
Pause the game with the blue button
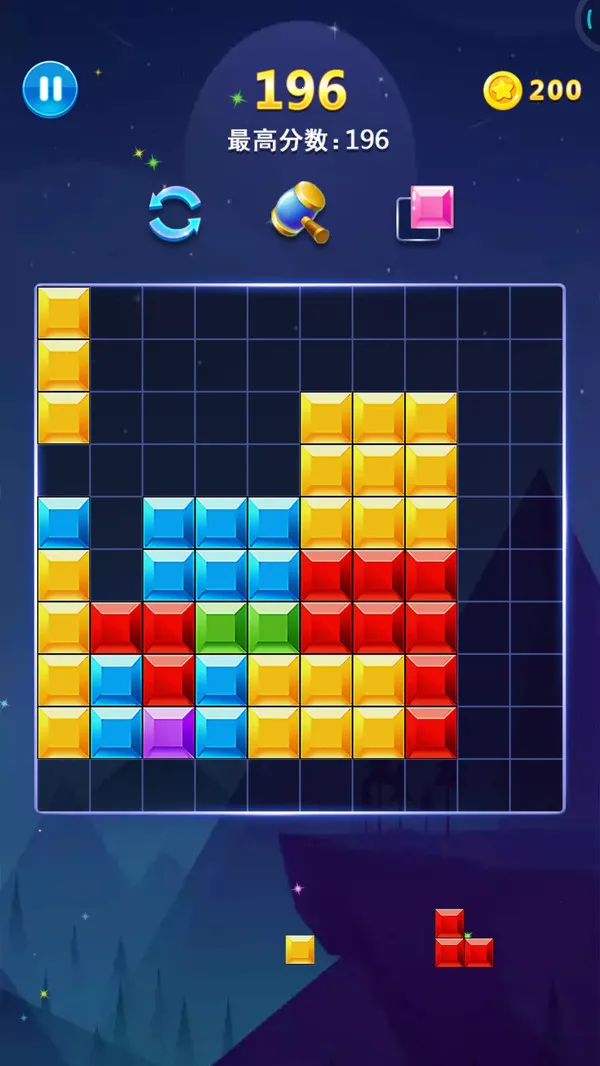[x=50, y=89]
